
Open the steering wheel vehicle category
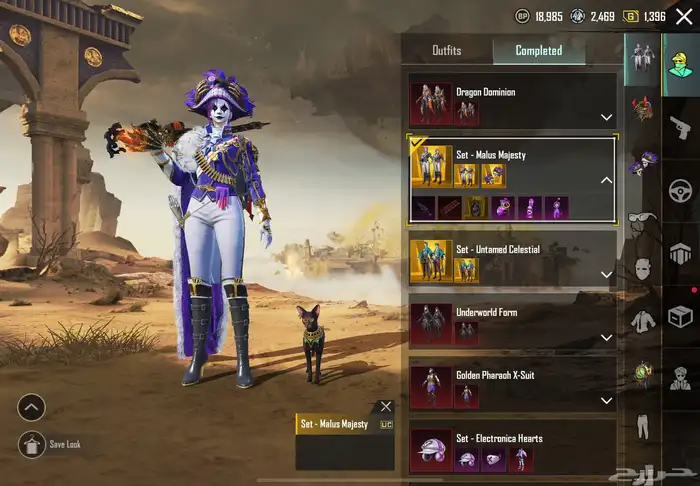tap(681, 189)
